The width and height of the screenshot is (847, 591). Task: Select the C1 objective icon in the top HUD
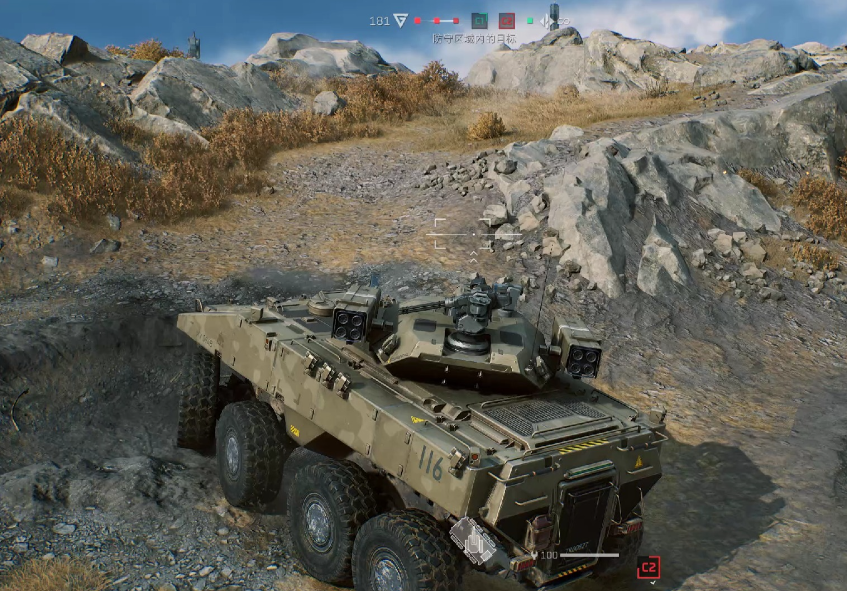[x=479, y=20]
